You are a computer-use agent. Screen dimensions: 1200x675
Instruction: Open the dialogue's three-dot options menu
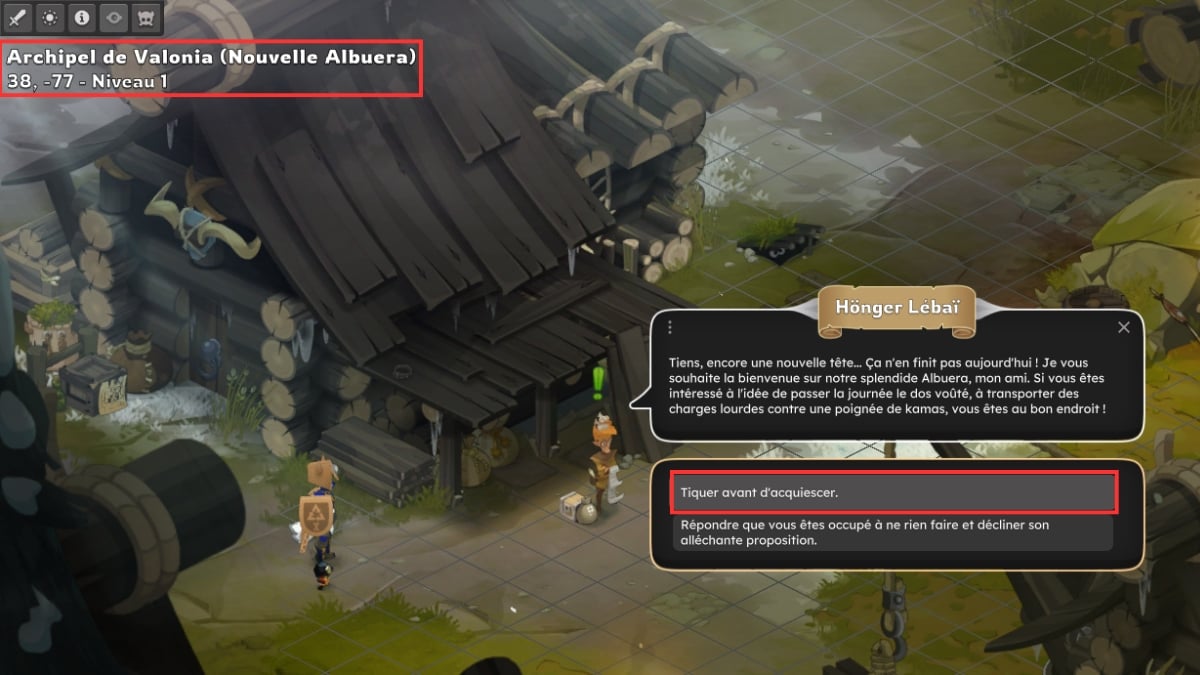(670, 327)
